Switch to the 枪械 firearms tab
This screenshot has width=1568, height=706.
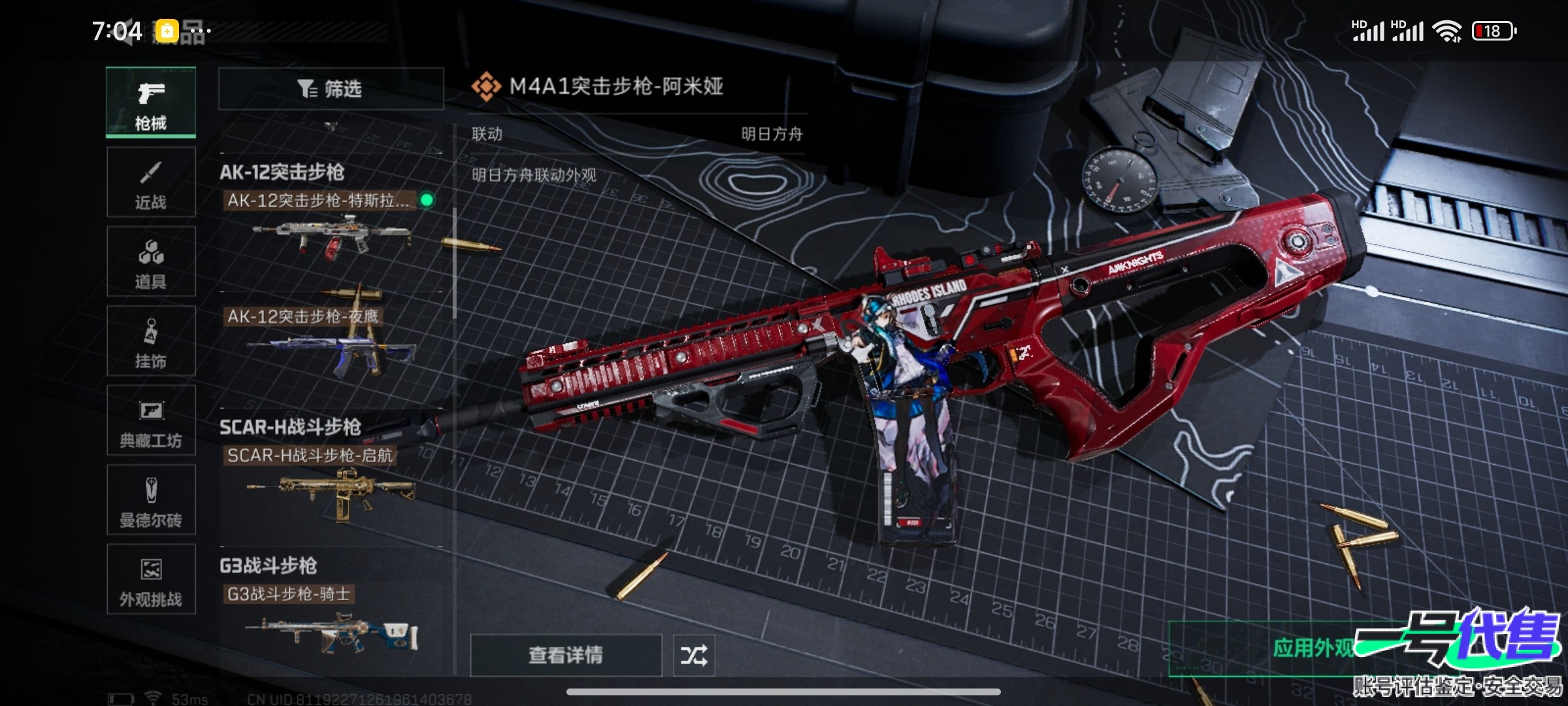click(151, 103)
